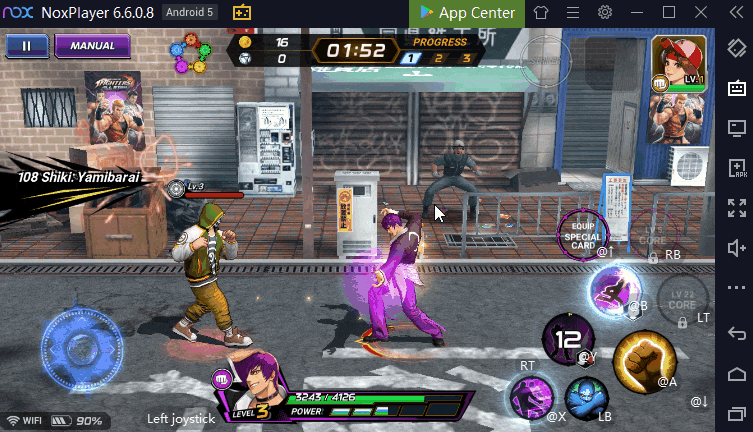Viewport: 753px width, 432px height.
Task: Pause the battle
Action: tap(27, 46)
